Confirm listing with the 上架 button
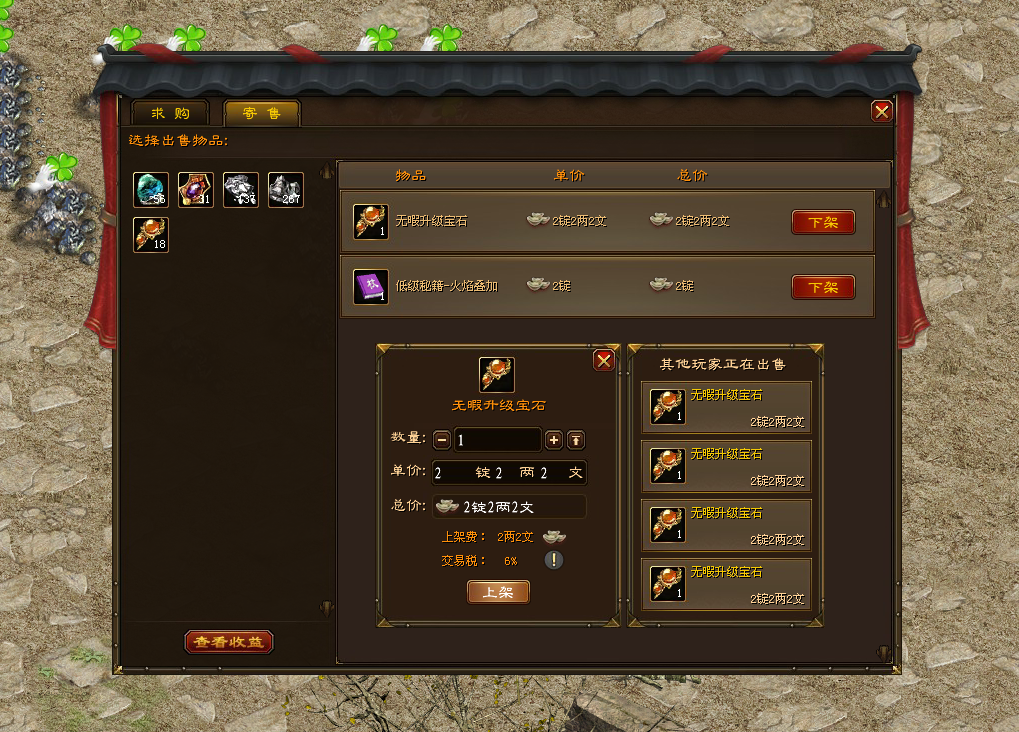The height and width of the screenshot is (732, 1019). [x=498, y=592]
